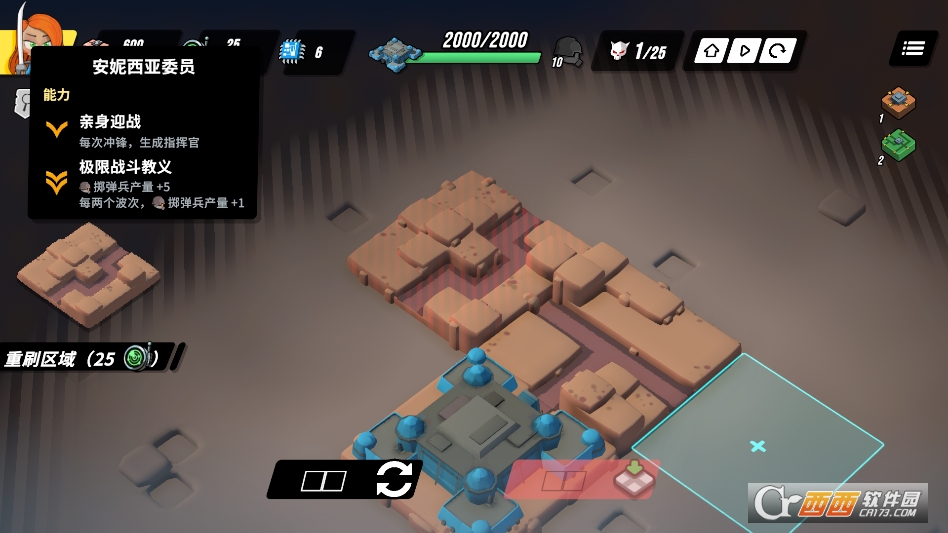
Task: Click the home arrow button
Action: [710, 51]
